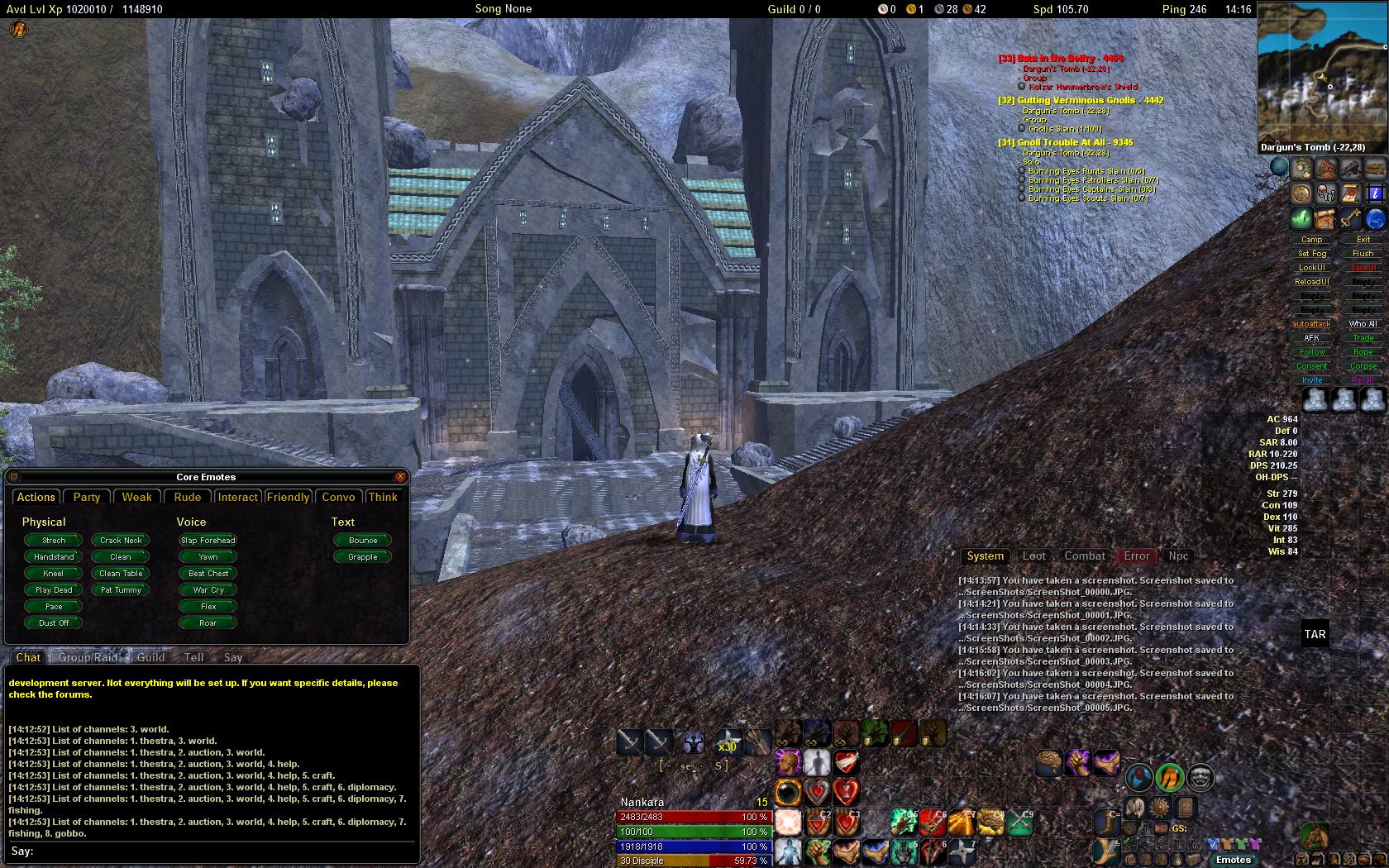Click the Camp button
The image size is (1389, 868).
(1312, 240)
